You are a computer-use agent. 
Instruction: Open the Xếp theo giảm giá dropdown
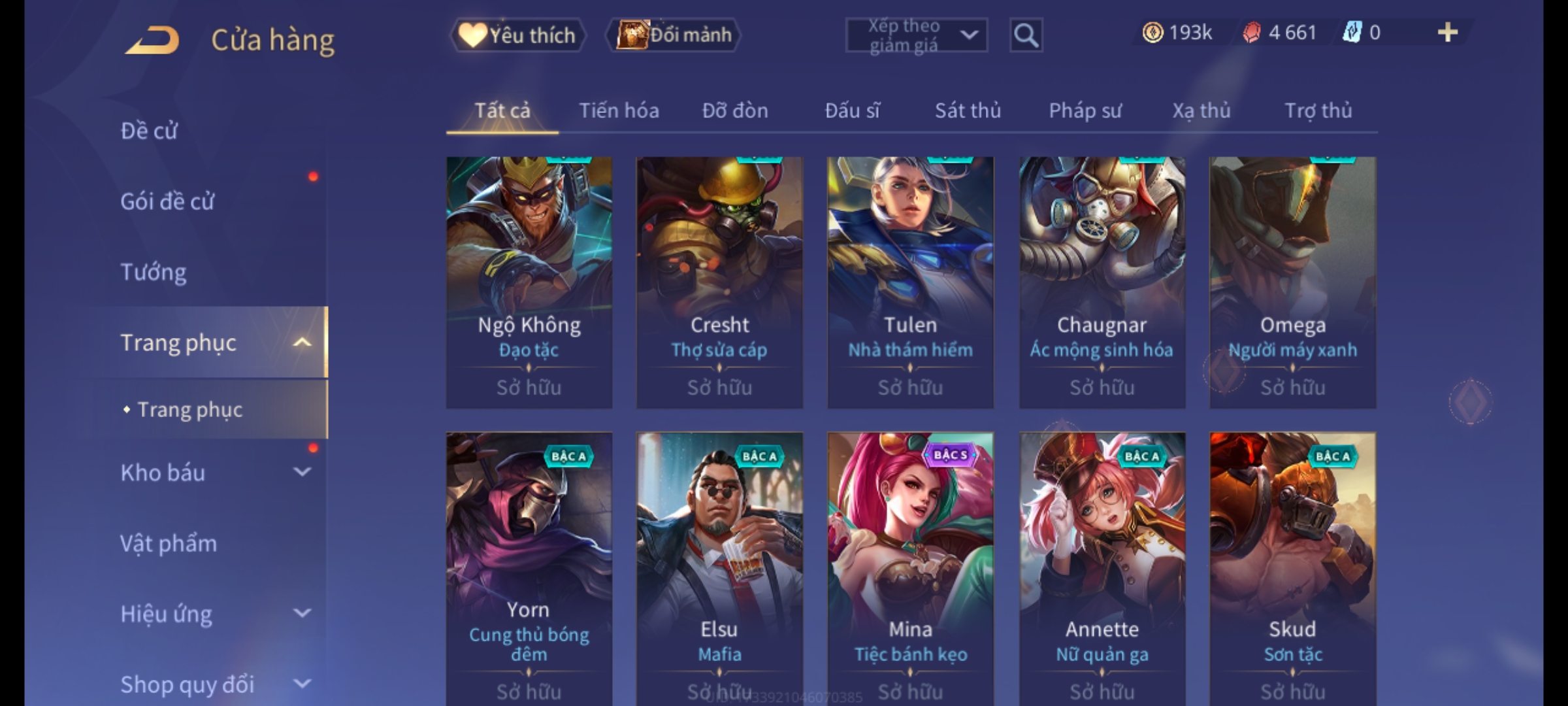(x=916, y=35)
